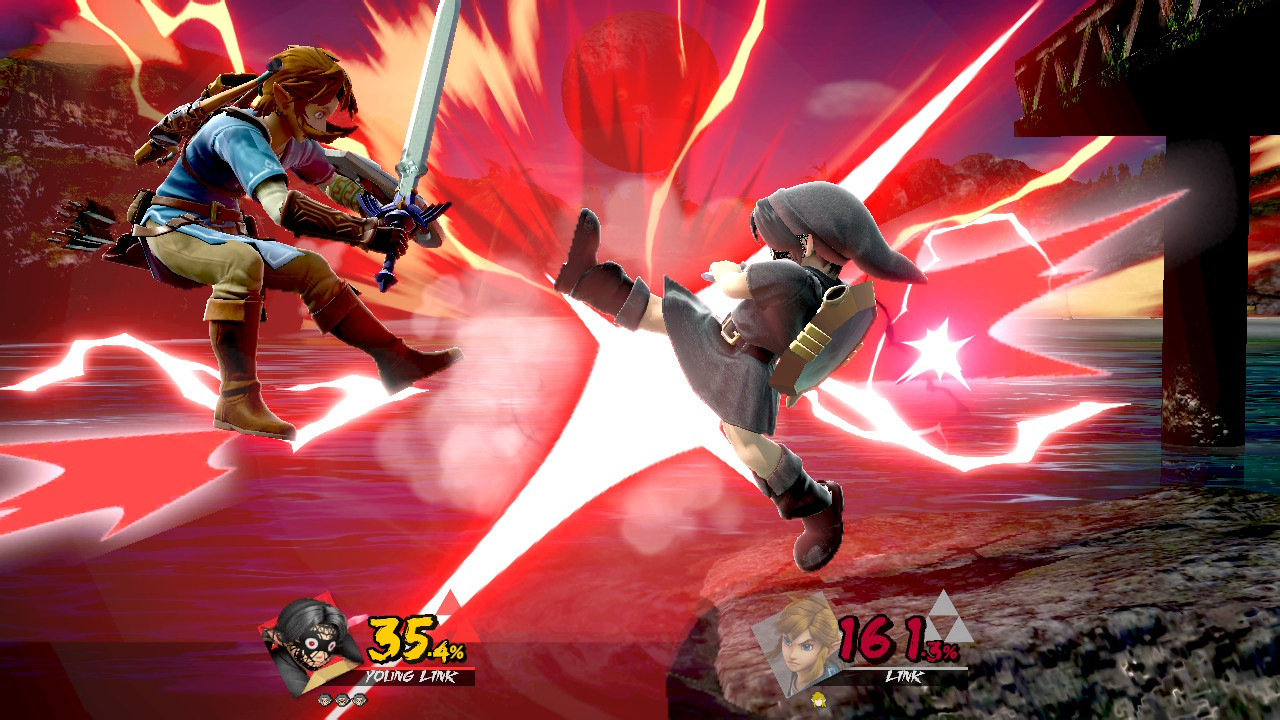This screenshot has width=1280, height=720.
Task: Select the 161.3% damage counter
Action: (893, 640)
